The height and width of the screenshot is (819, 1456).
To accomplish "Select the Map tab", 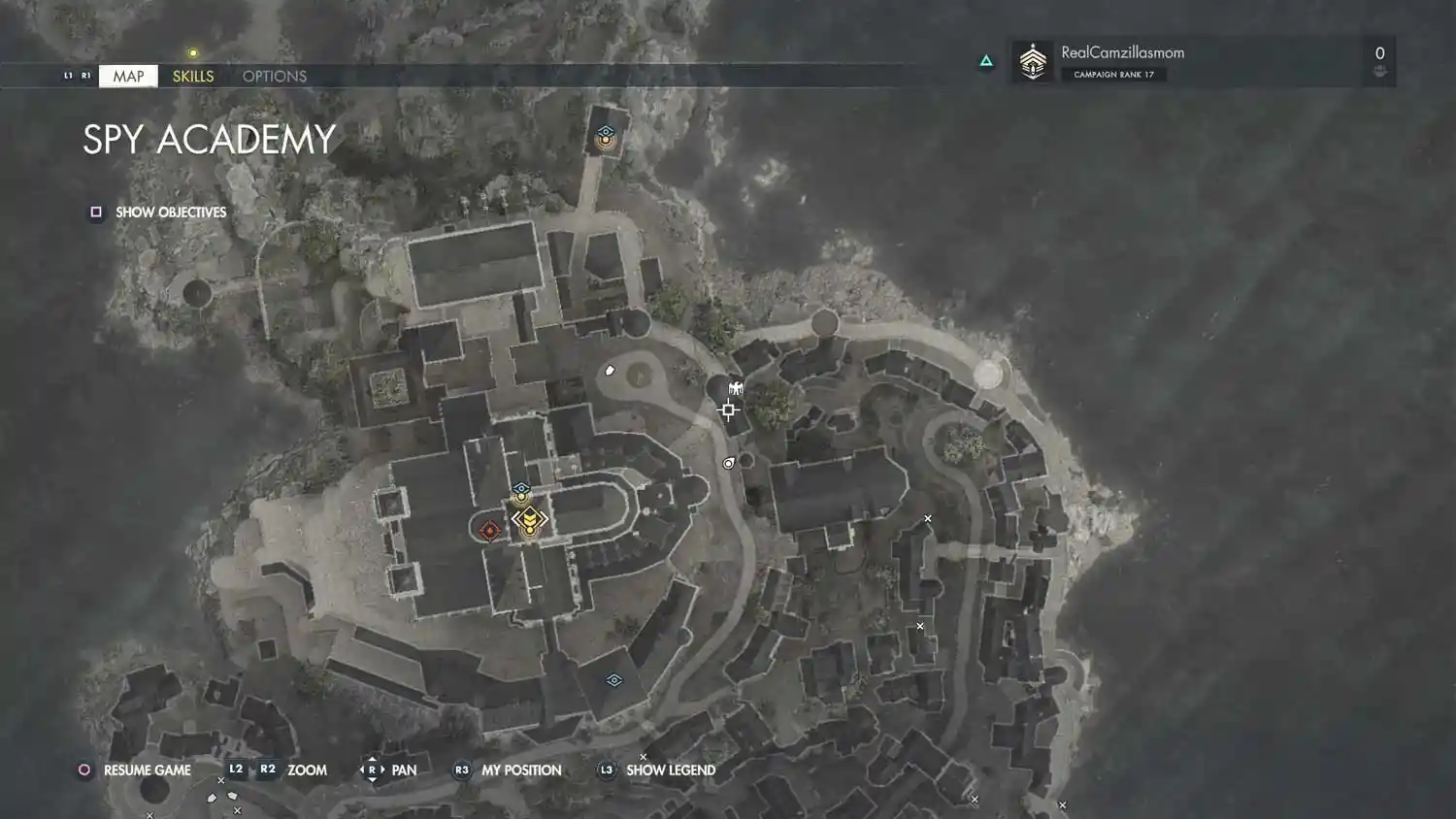I will coord(128,76).
